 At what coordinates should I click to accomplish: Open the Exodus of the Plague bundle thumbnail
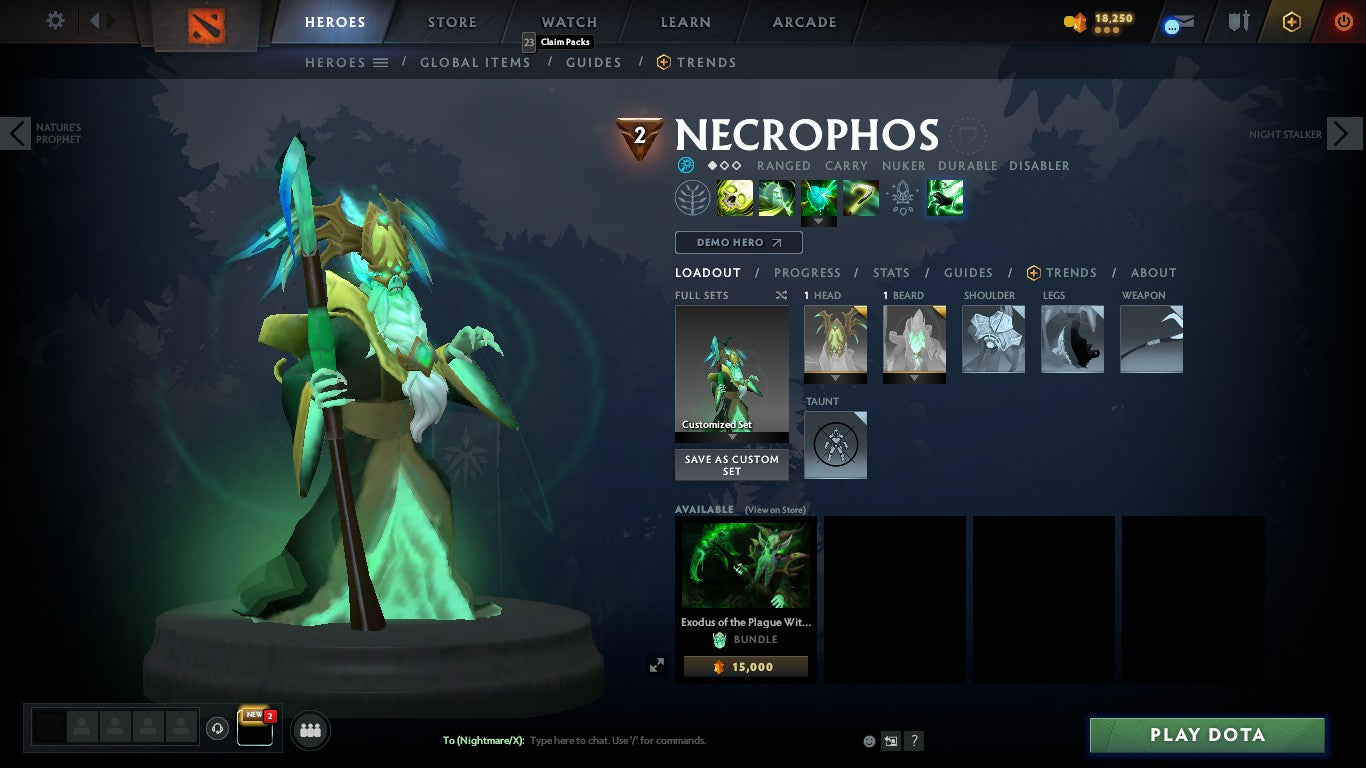(x=745, y=565)
